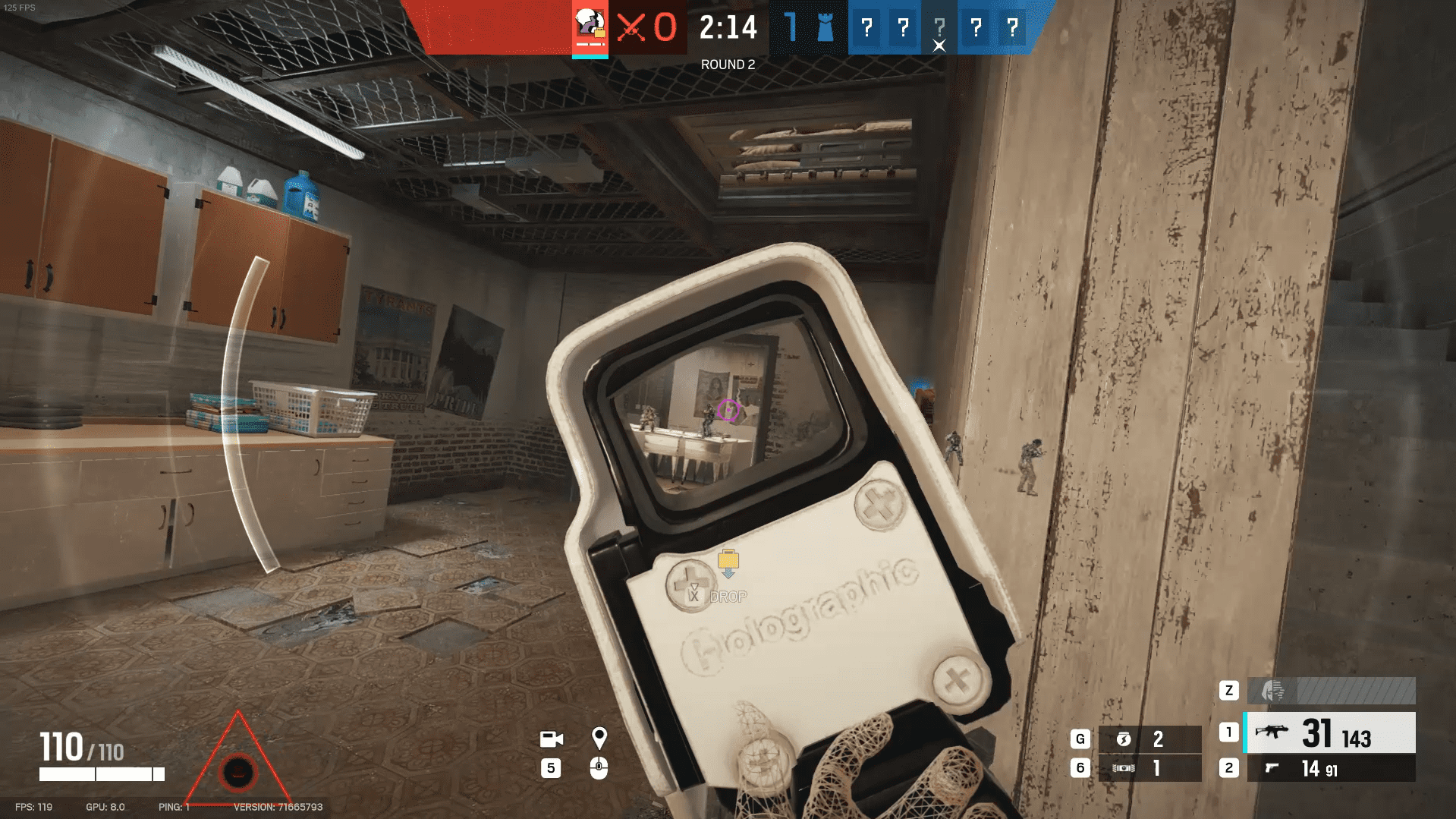1456x819 pixels.
Task: Select the eliminated enemy marked with an X
Action: (939, 30)
